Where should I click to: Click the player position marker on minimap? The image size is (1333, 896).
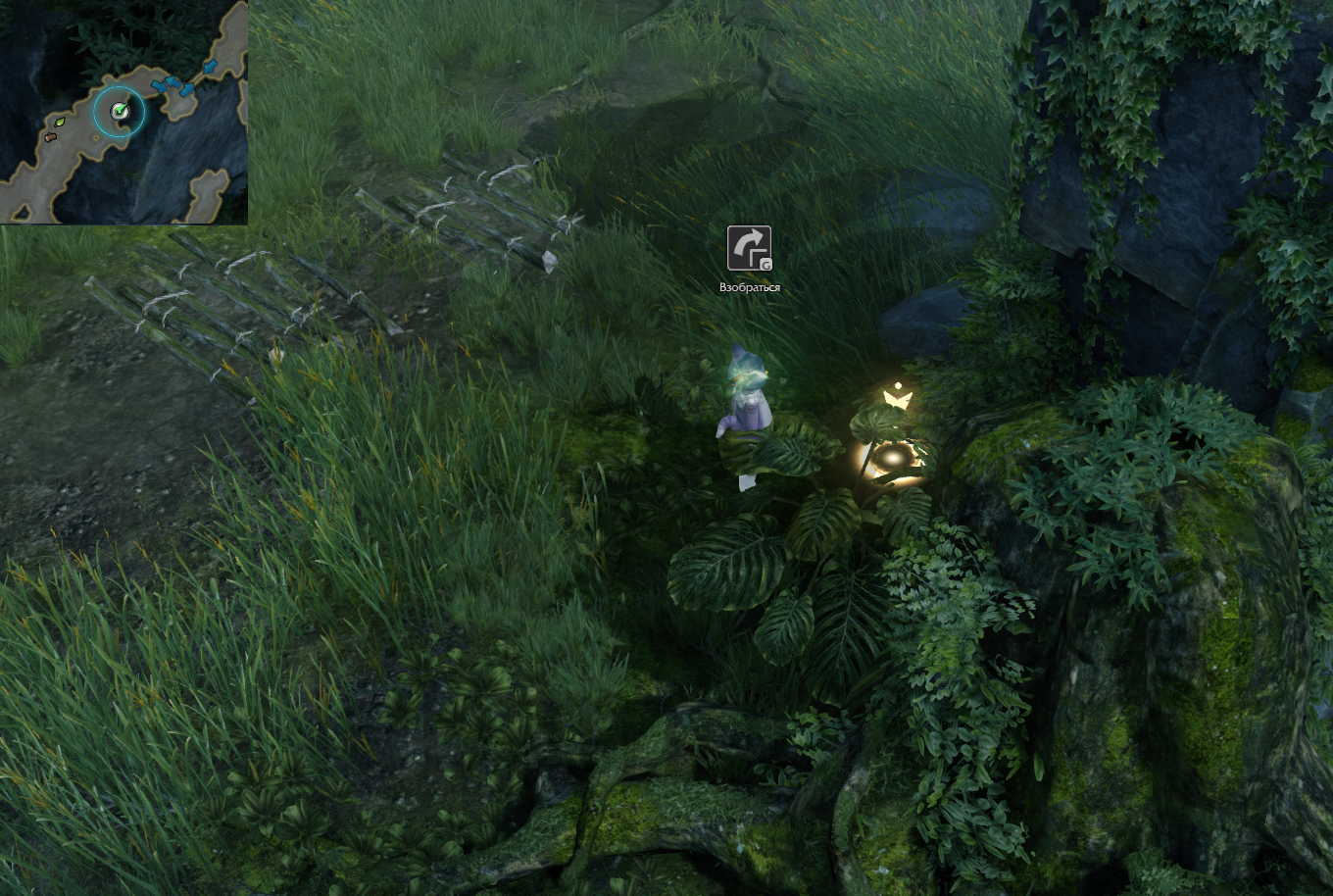pyautogui.click(x=120, y=112)
